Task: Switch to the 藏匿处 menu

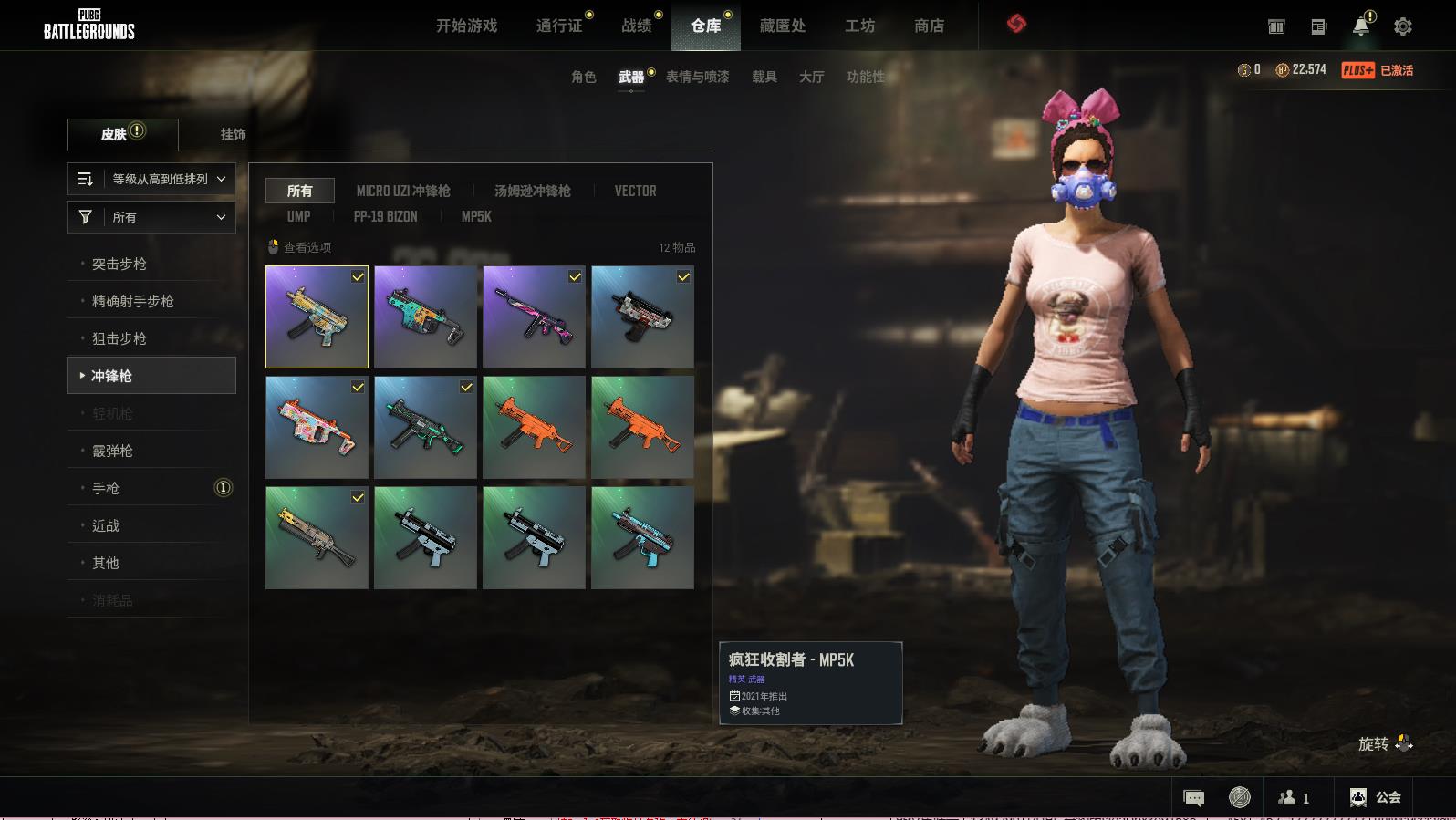Action: coord(782,26)
